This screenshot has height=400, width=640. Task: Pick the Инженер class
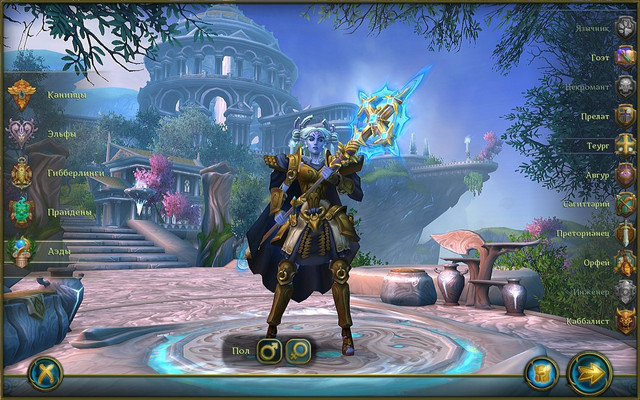point(624,292)
